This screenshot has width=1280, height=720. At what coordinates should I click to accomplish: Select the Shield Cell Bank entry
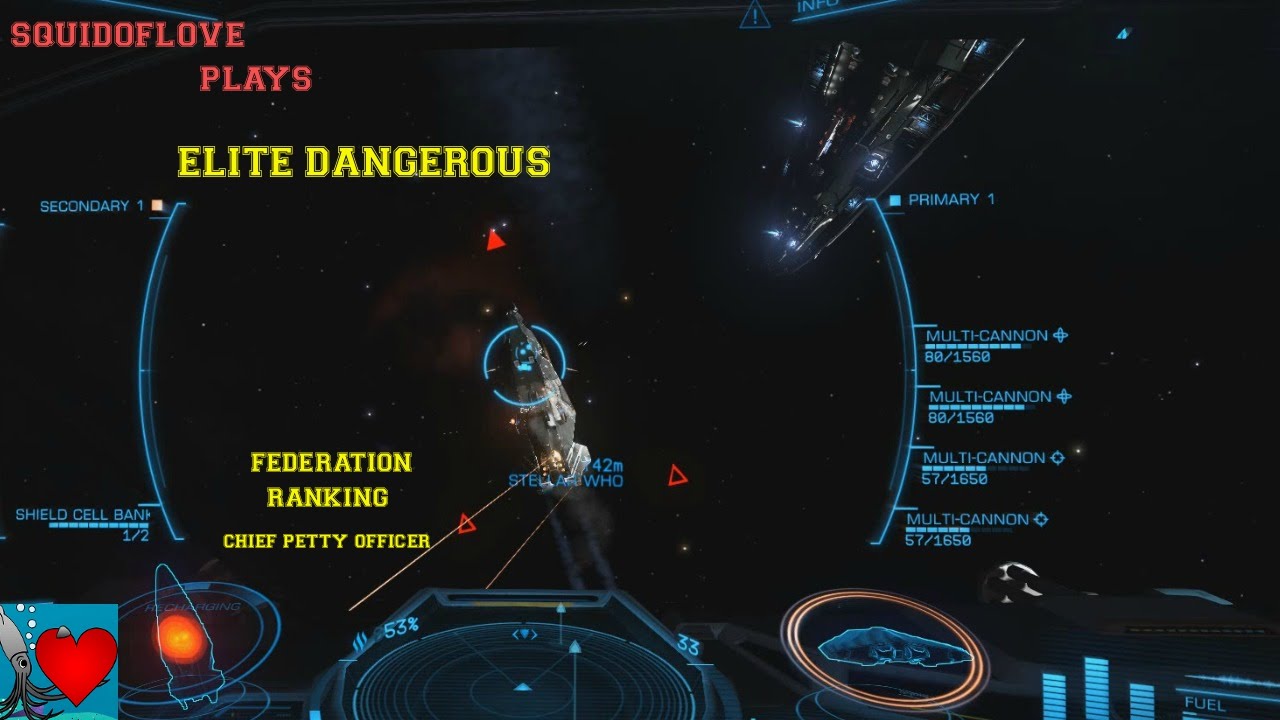82,516
